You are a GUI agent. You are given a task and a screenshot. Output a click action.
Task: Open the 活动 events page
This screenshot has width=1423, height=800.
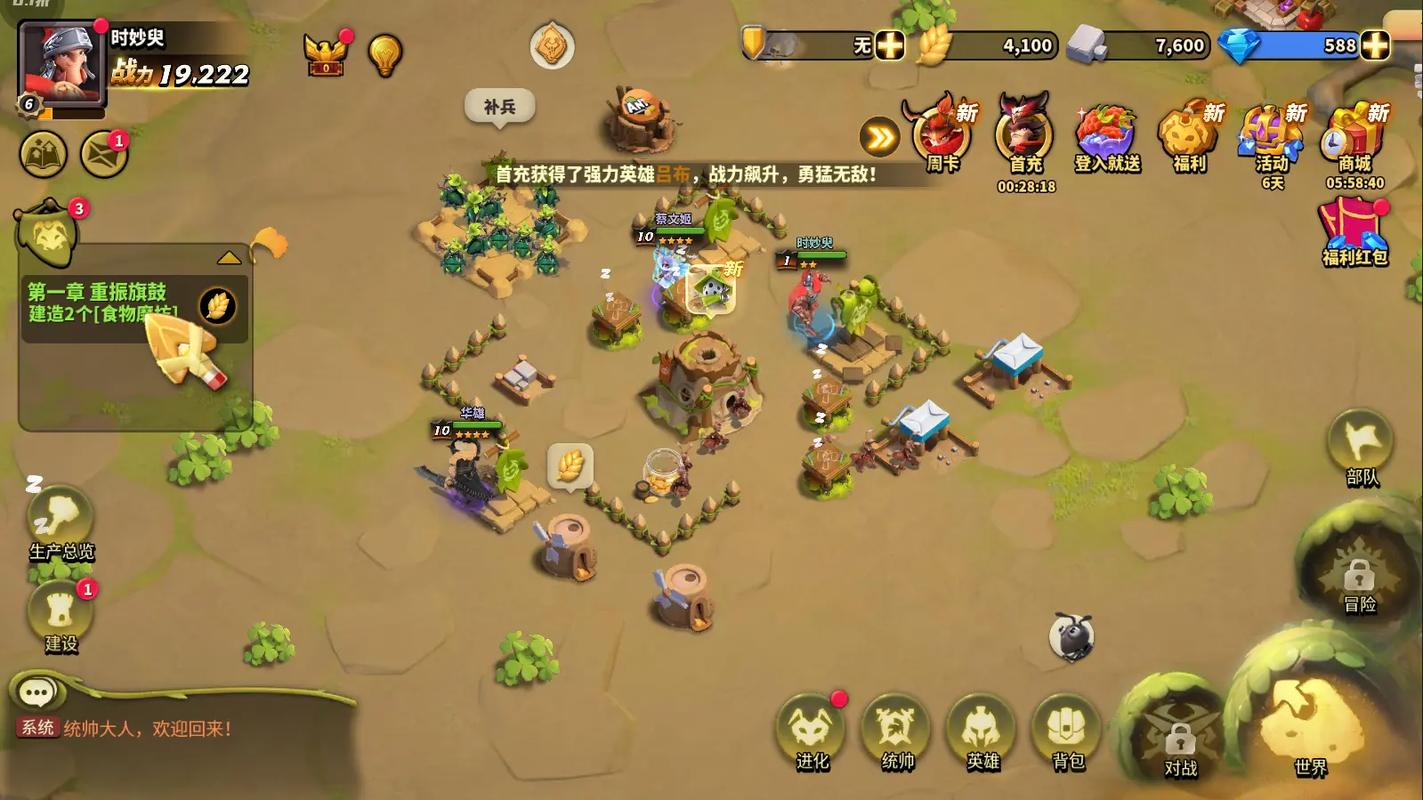pos(1271,136)
